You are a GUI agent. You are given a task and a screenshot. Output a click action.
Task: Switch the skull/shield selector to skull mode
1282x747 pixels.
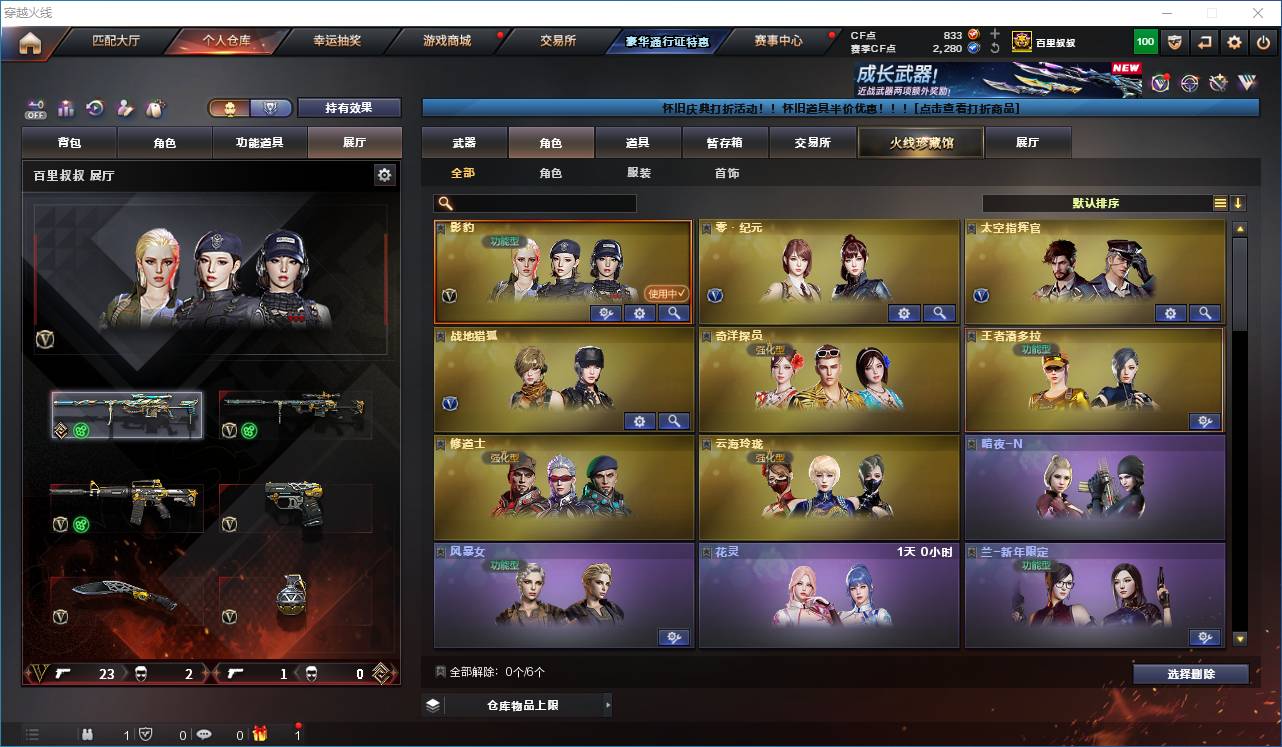(x=230, y=107)
